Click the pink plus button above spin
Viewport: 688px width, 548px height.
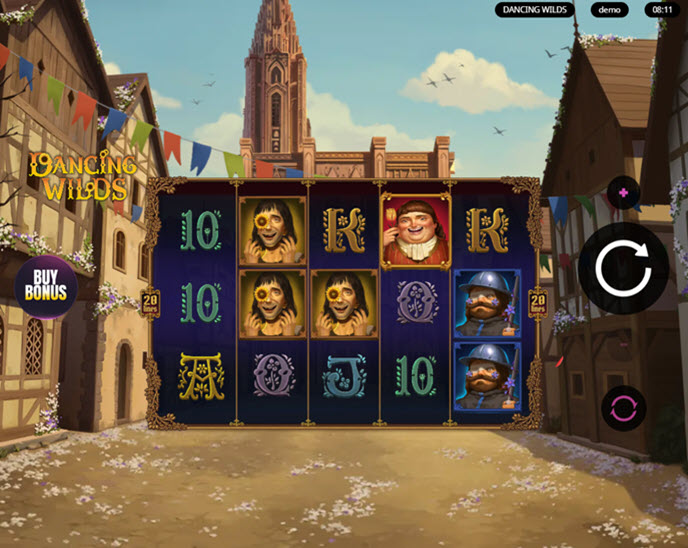coord(623,192)
